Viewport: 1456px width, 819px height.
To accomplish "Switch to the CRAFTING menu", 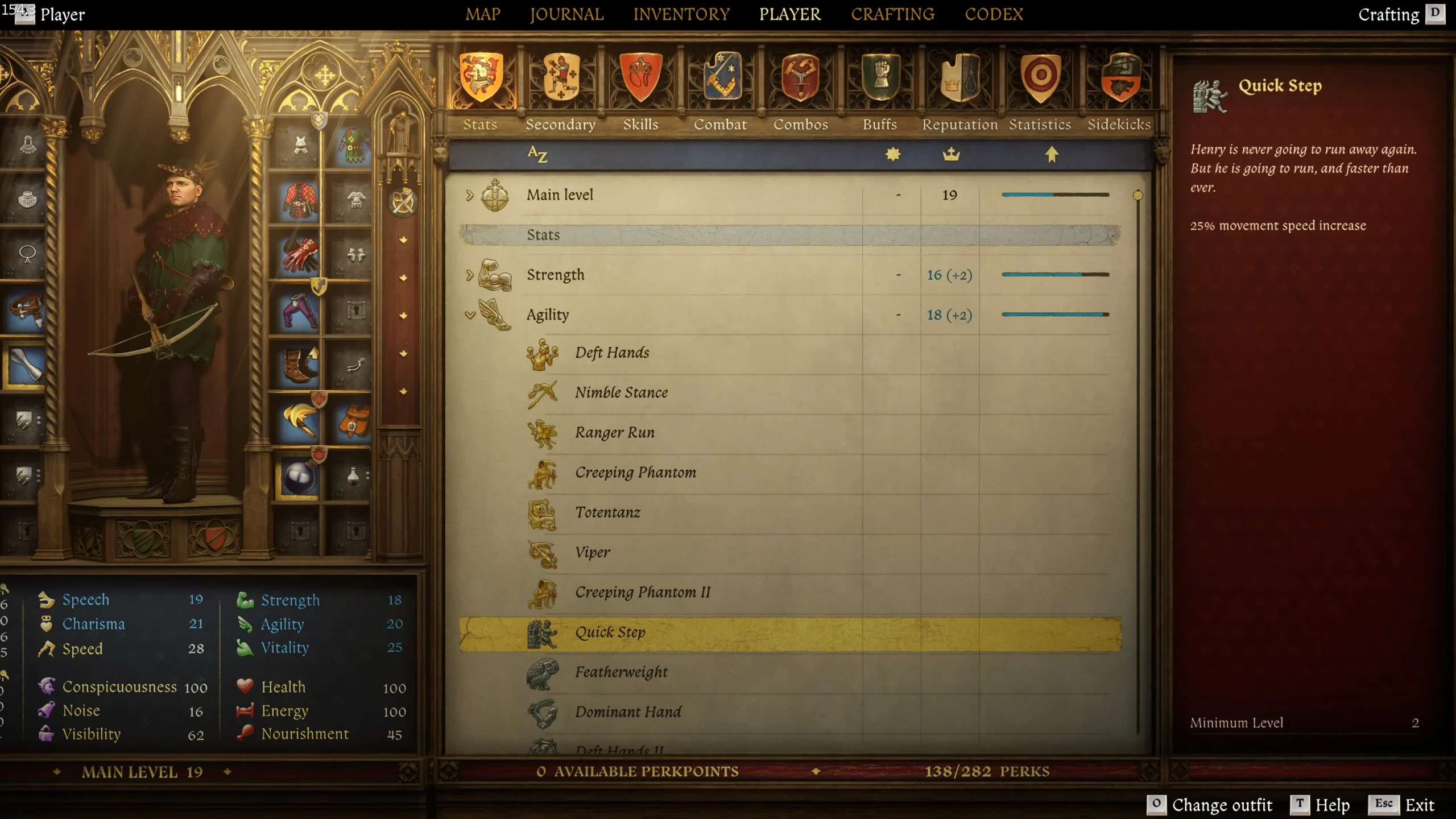I will coord(892,14).
